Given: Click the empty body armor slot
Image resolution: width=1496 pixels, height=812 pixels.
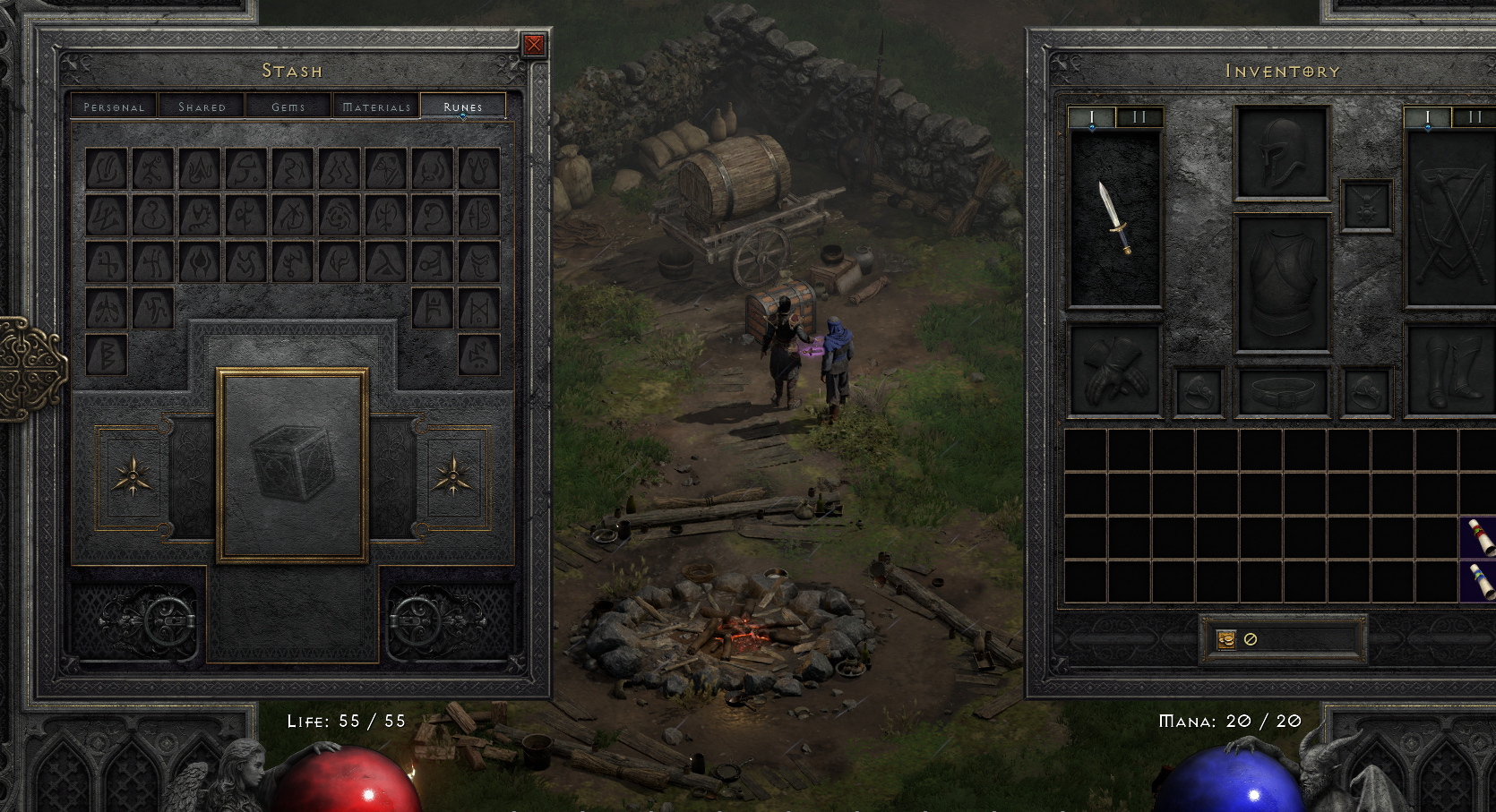Looking at the screenshot, I should (1281, 283).
